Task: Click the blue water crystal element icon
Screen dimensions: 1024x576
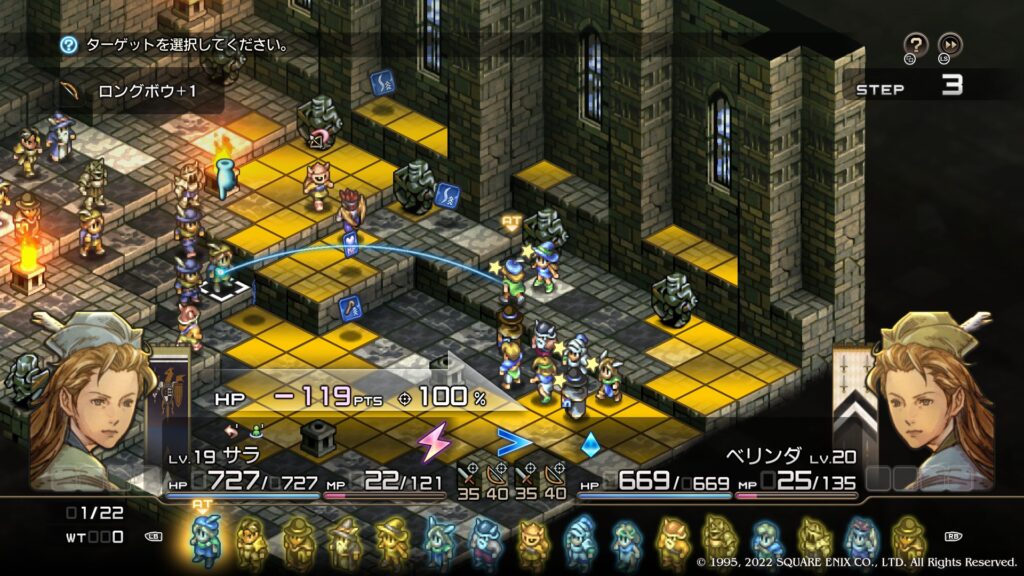Action: point(590,442)
